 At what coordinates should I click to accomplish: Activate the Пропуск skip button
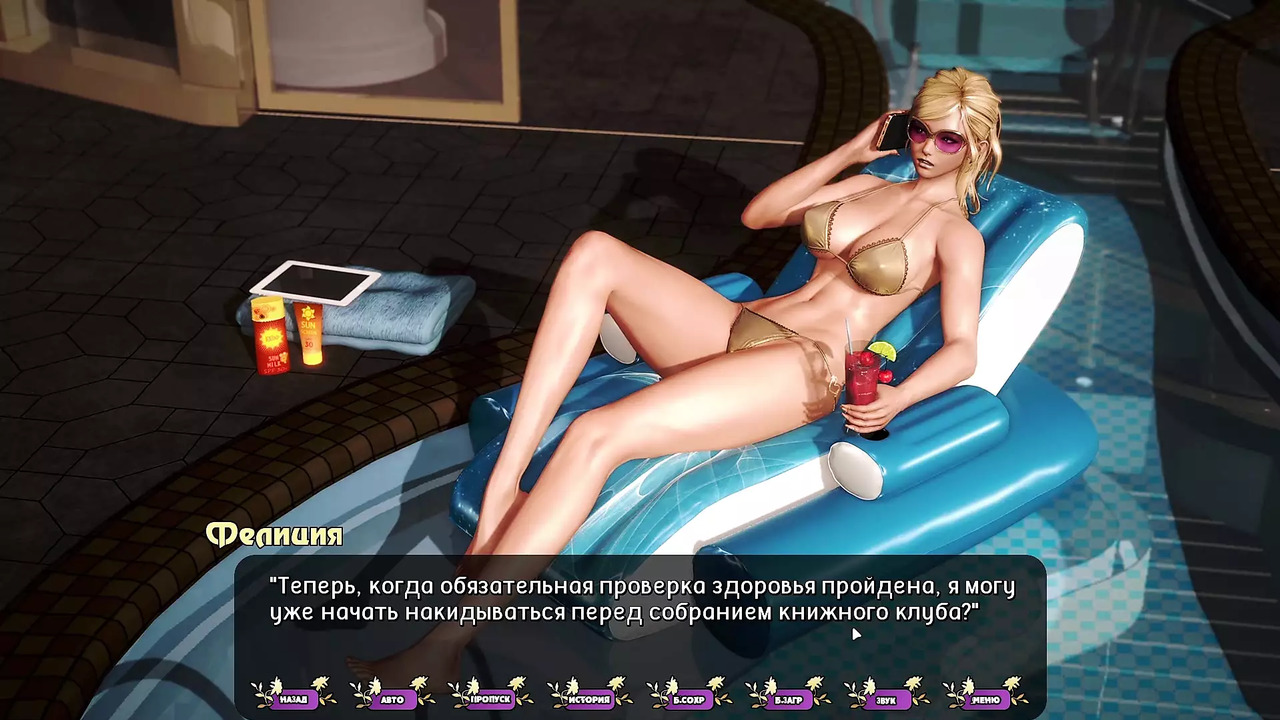(491, 698)
